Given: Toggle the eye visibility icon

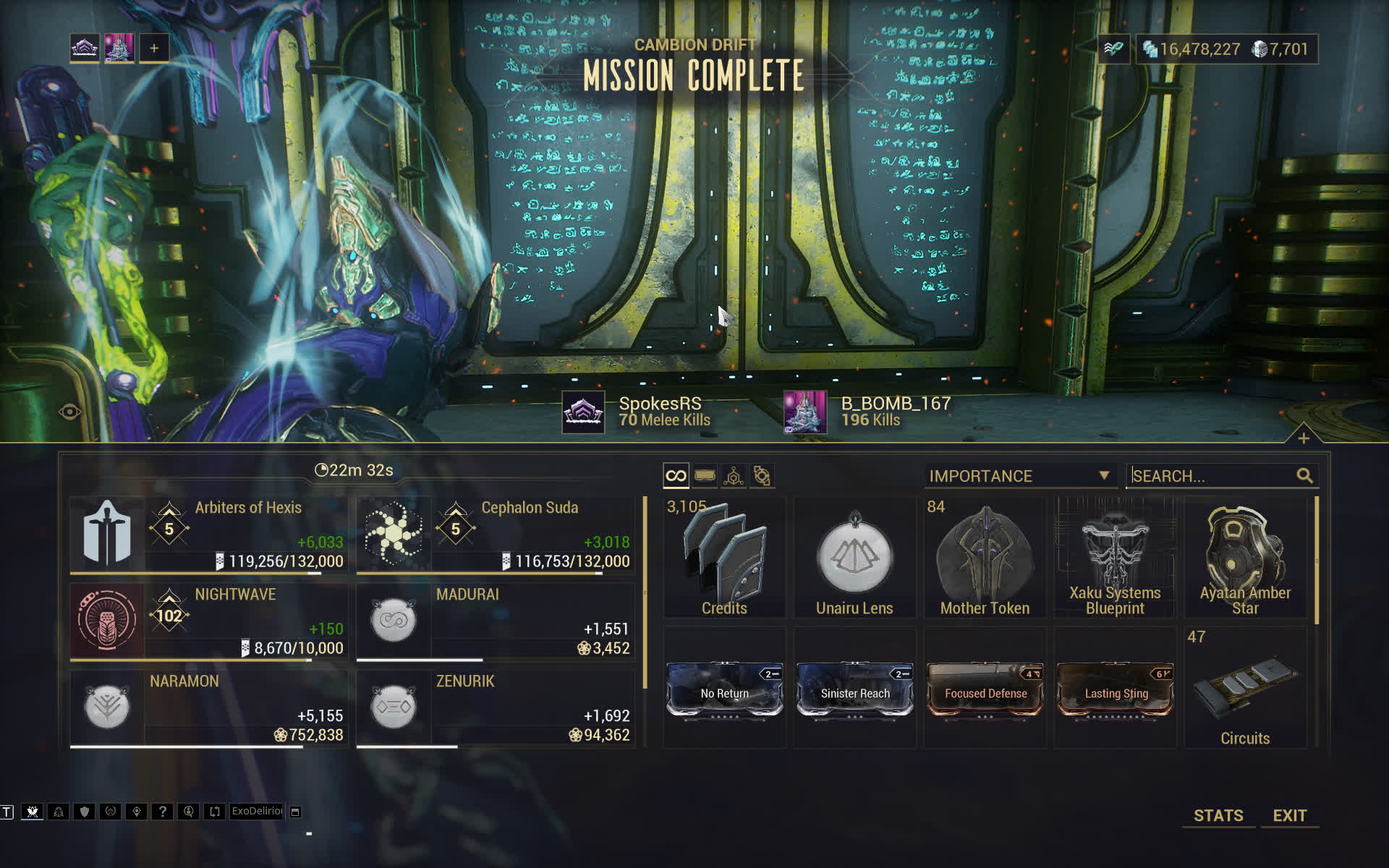Looking at the screenshot, I should coord(70,412).
